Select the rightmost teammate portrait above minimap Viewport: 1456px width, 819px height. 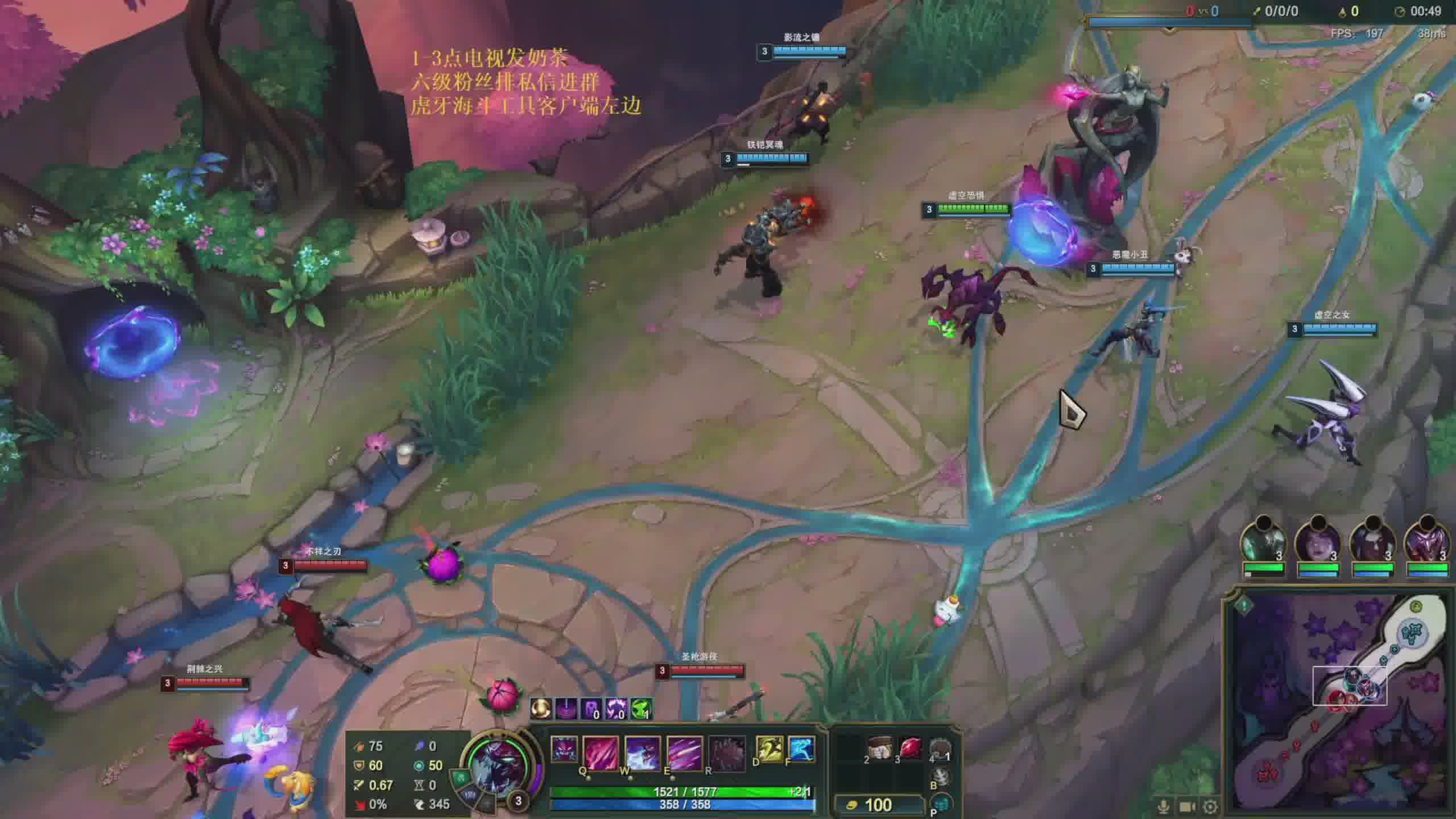click(x=1426, y=543)
